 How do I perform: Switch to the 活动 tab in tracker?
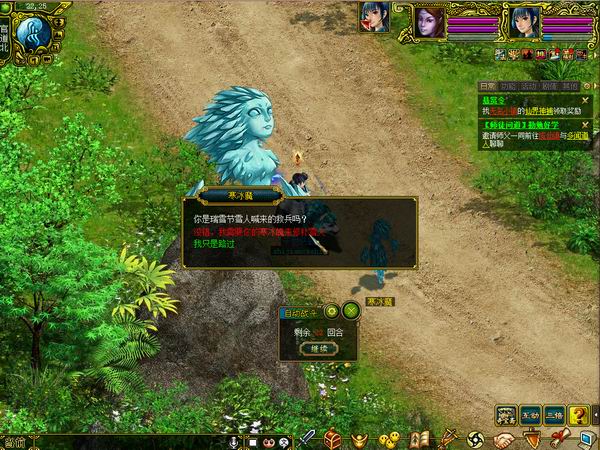[529, 86]
